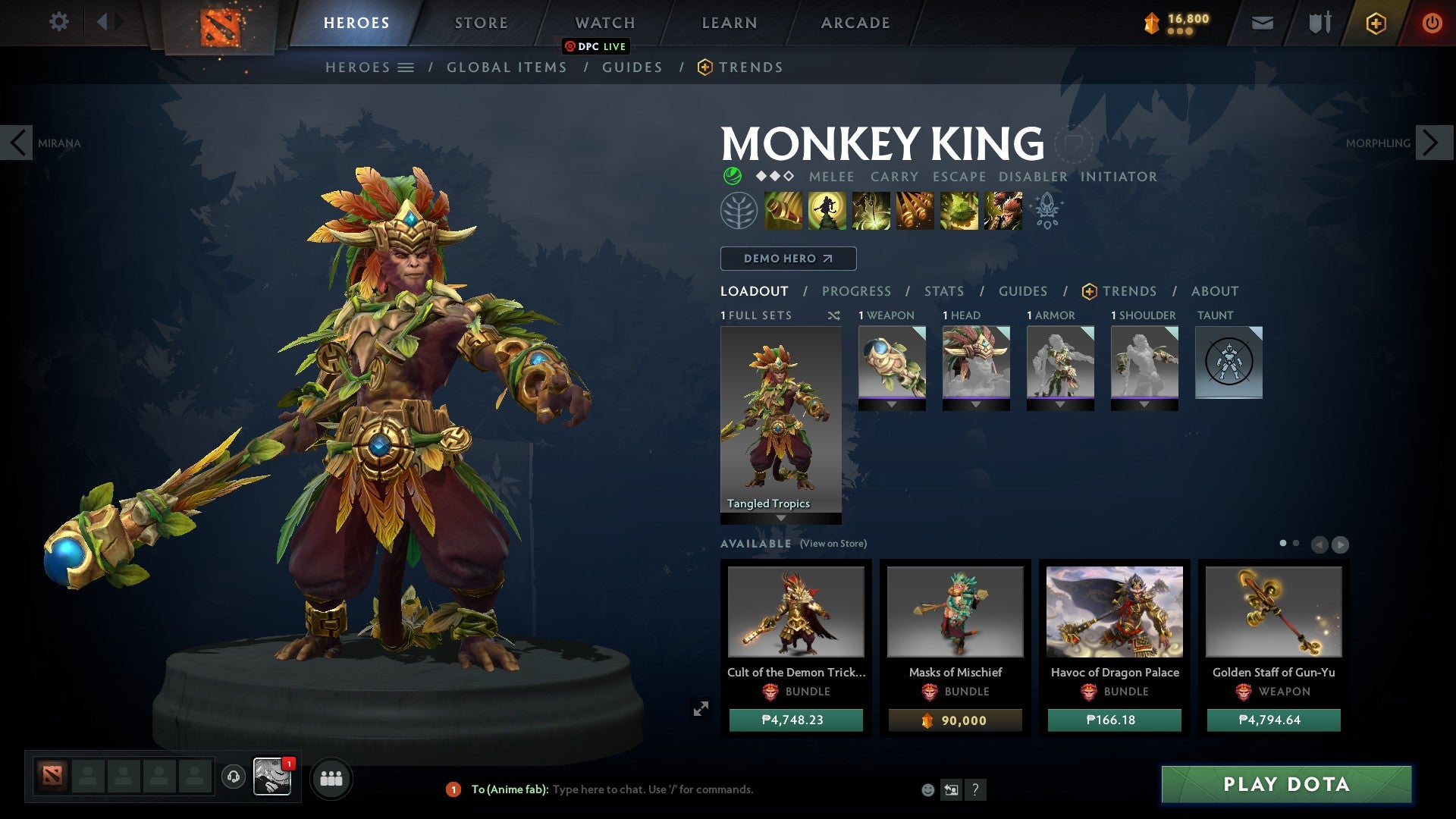Click the Wukong's Command ability icon
1456x819 pixels.
click(1003, 211)
